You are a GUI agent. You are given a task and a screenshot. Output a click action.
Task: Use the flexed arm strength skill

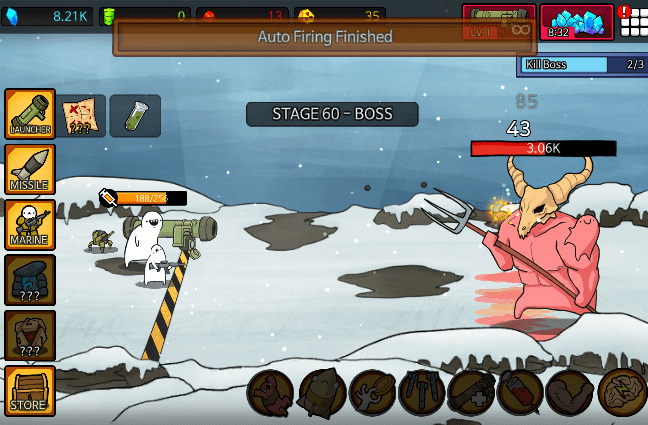570,393
